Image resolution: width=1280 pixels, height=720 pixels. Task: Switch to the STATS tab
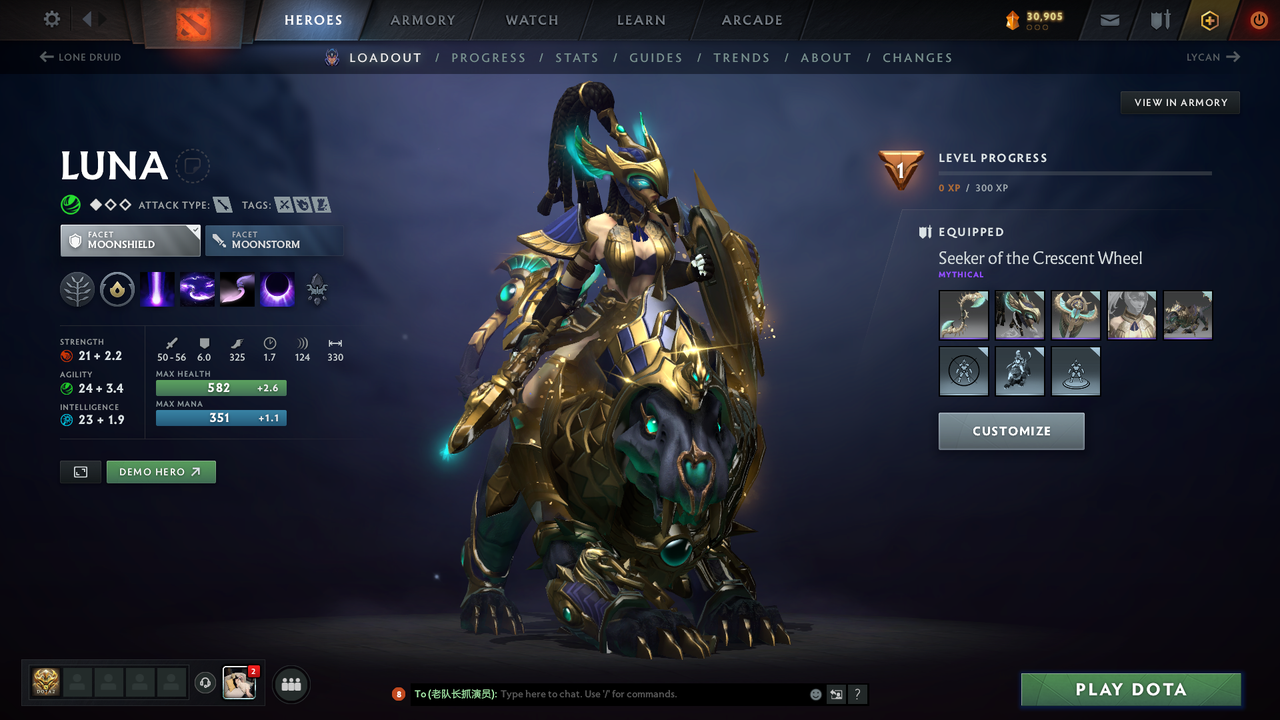577,57
